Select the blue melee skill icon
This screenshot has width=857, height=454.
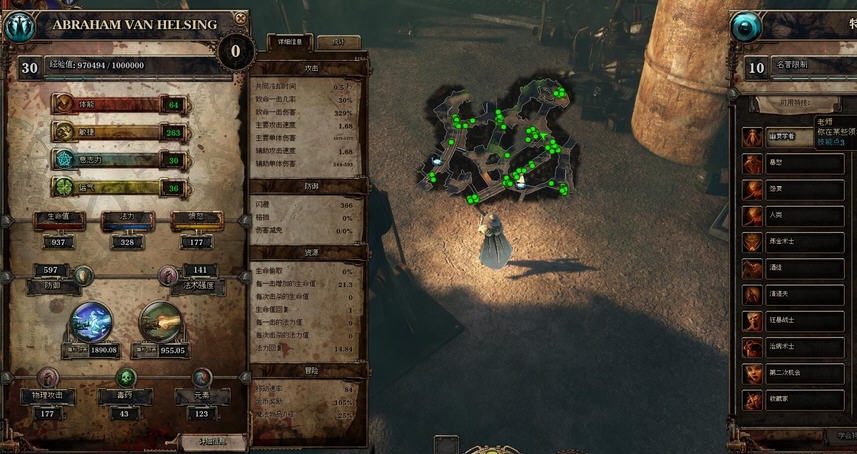[x=91, y=321]
